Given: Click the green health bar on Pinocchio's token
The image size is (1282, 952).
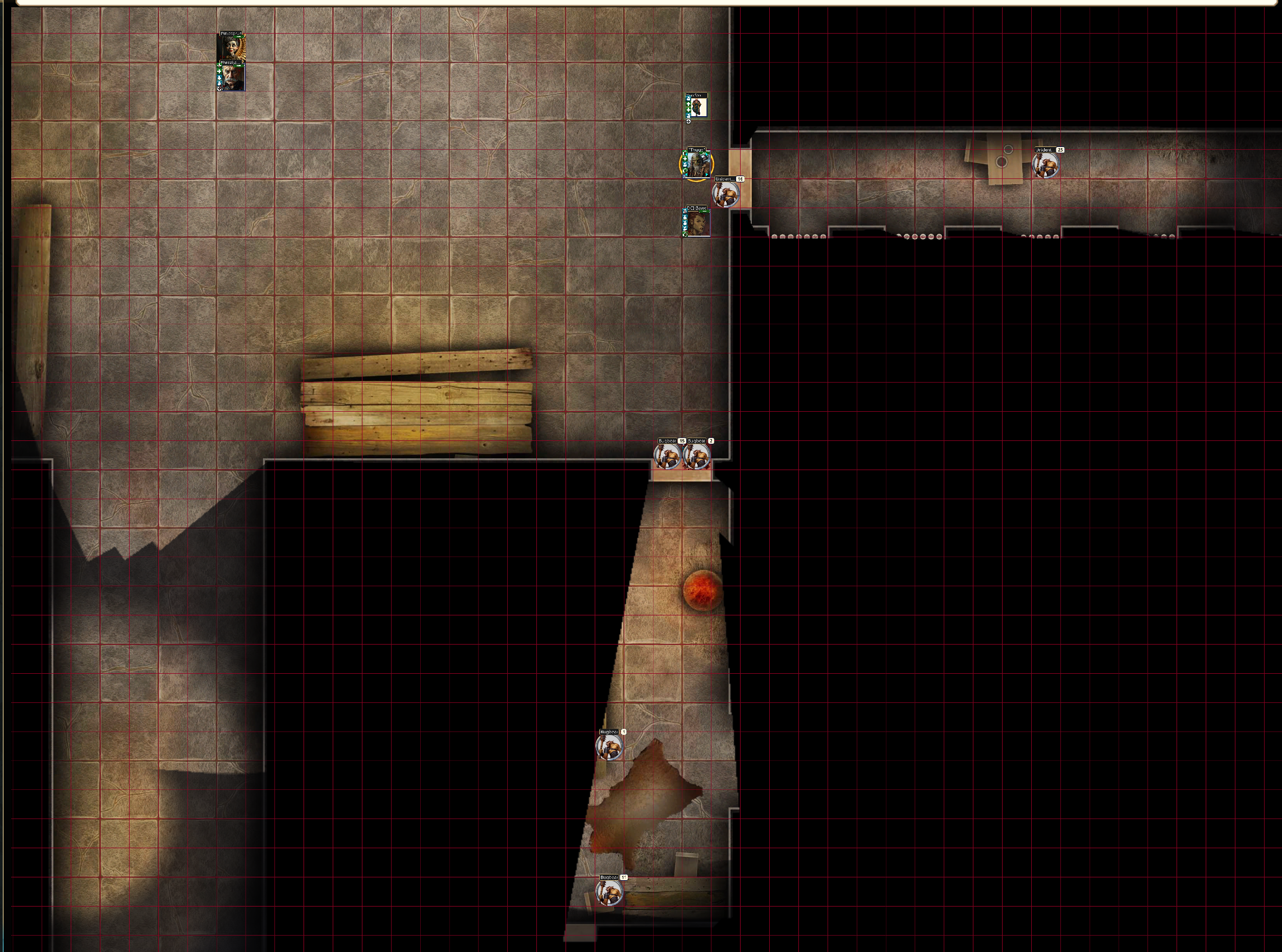Looking at the screenshot, I should tap(239, 37).
